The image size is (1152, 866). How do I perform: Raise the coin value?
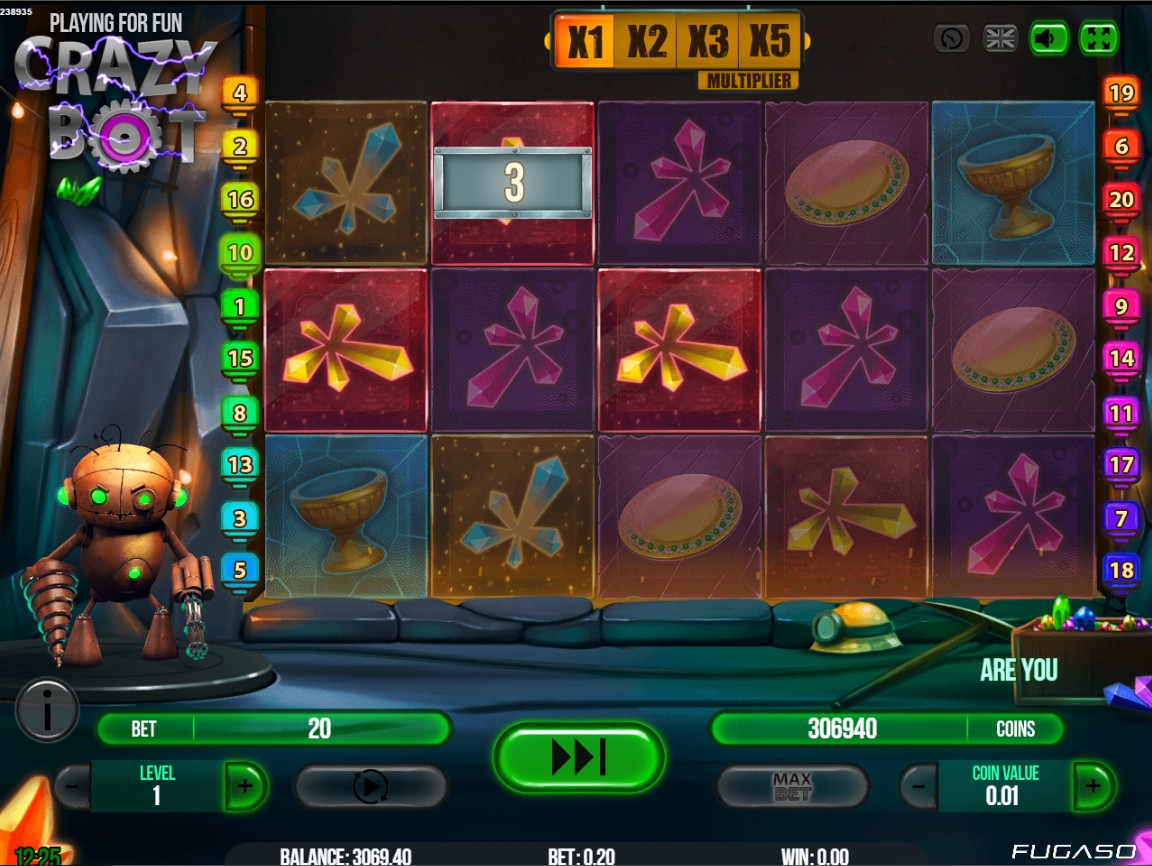coord(1093,786)
